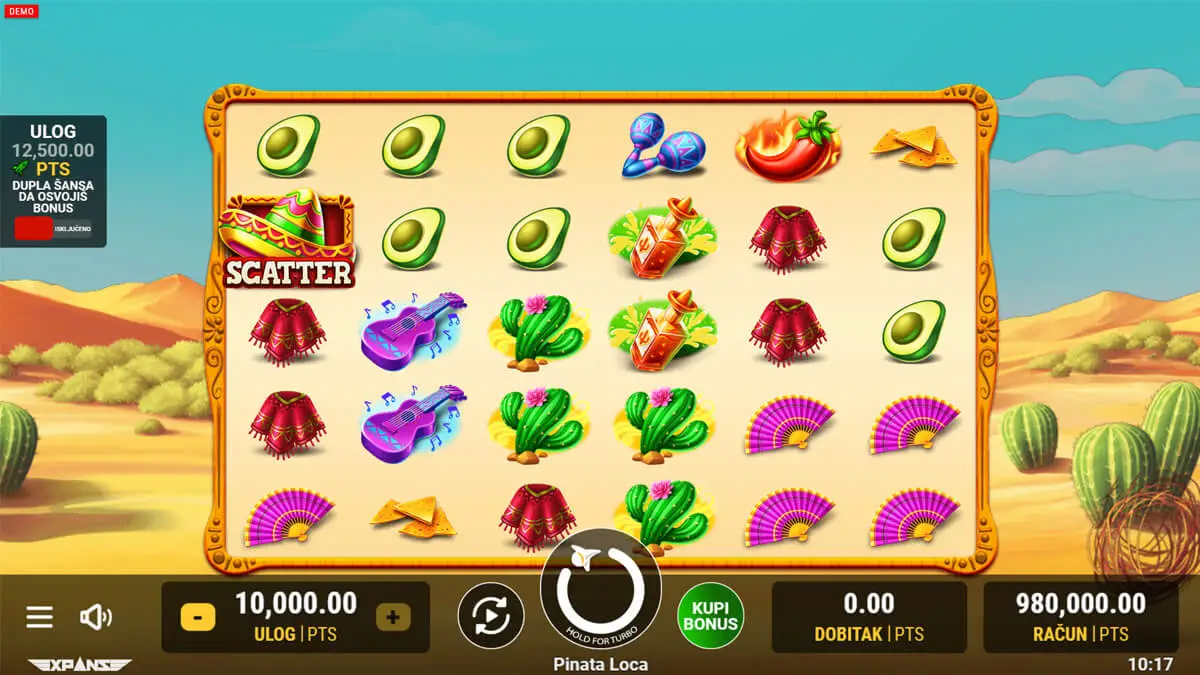
Task: Open the autoplay spin options
Action: [x=491, y=616]
